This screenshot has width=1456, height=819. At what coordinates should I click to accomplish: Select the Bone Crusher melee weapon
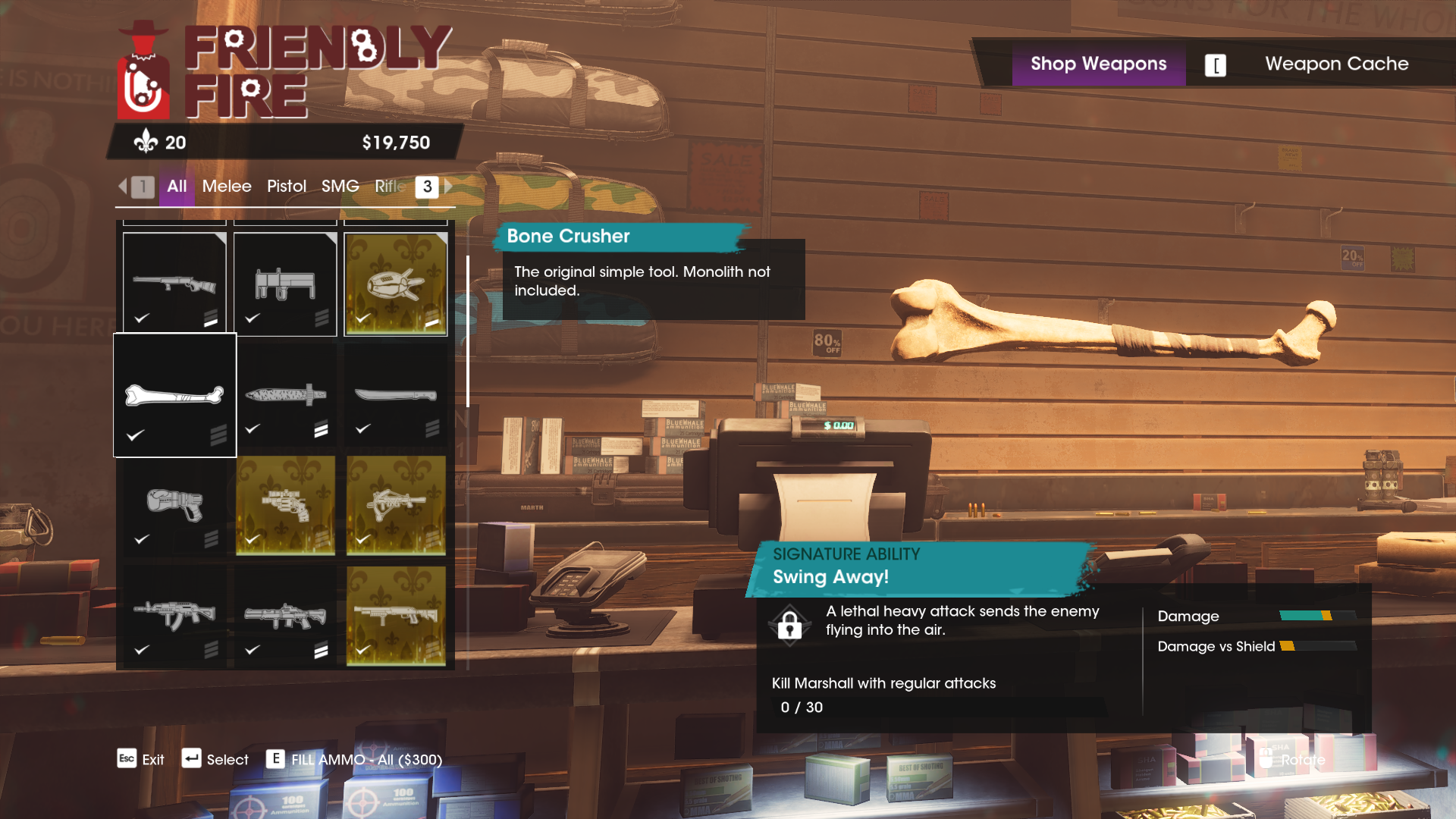click(x=174, y=394)
